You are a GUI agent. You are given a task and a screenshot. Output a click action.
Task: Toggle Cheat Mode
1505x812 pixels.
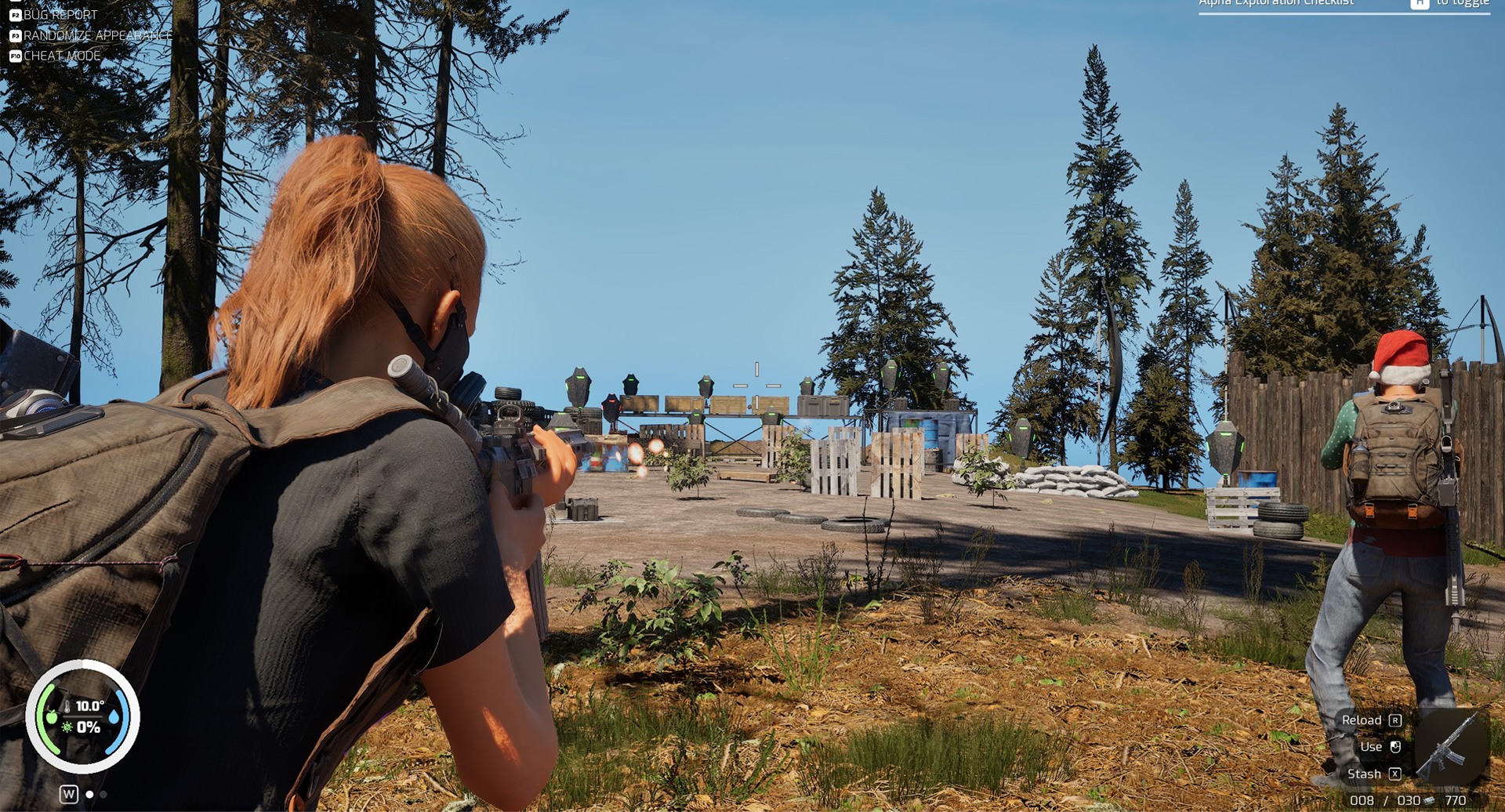tap(63, 56)
